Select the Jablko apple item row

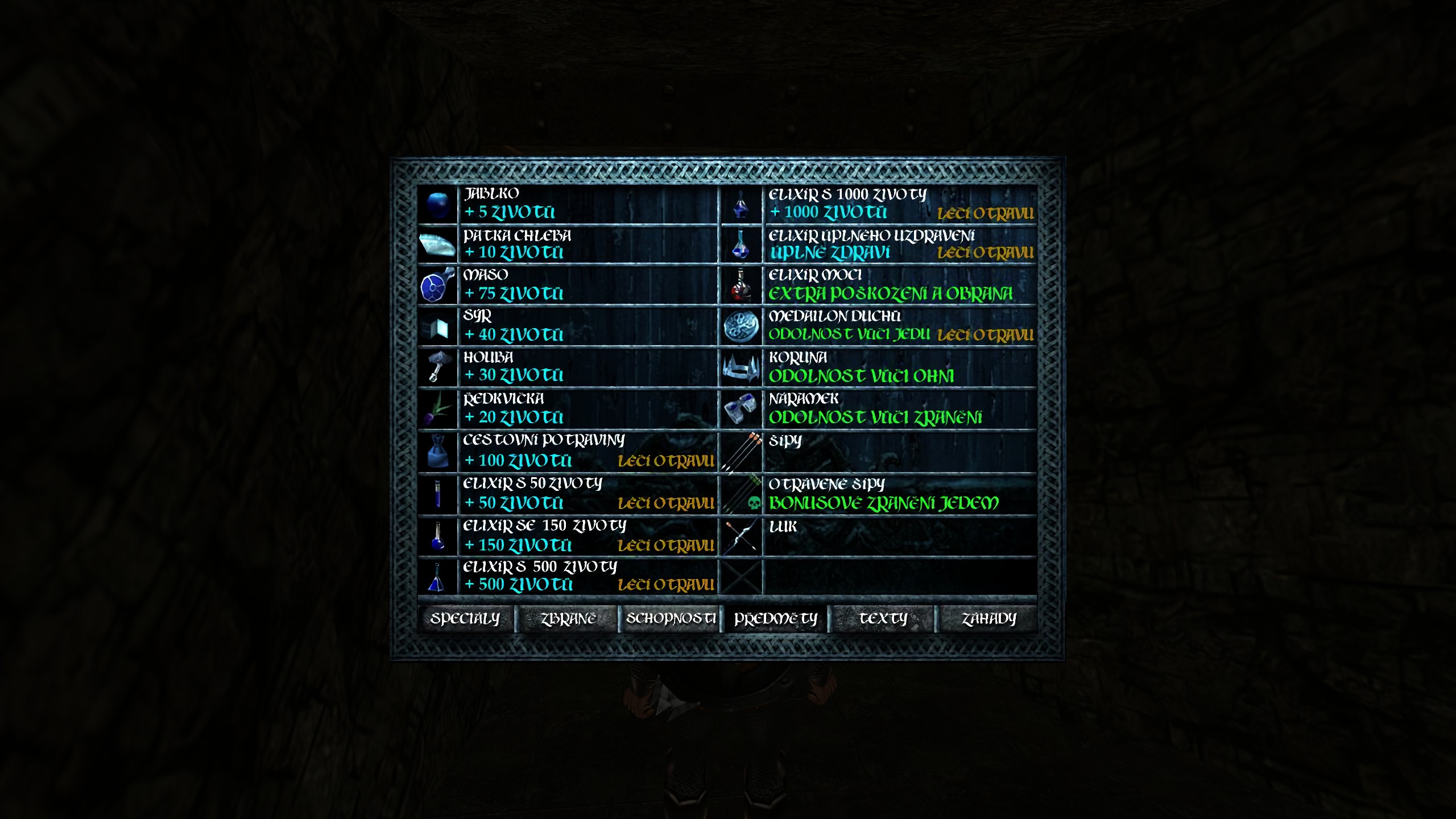pos(569,204)
